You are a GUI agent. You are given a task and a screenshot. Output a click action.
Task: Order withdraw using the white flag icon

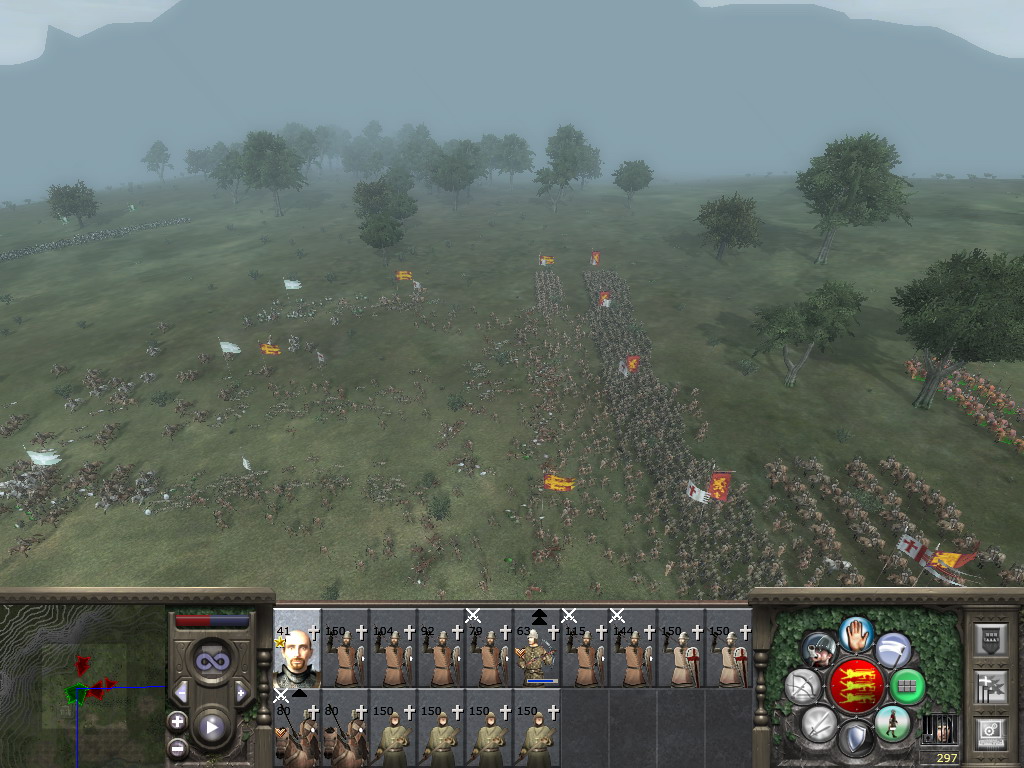893,649
